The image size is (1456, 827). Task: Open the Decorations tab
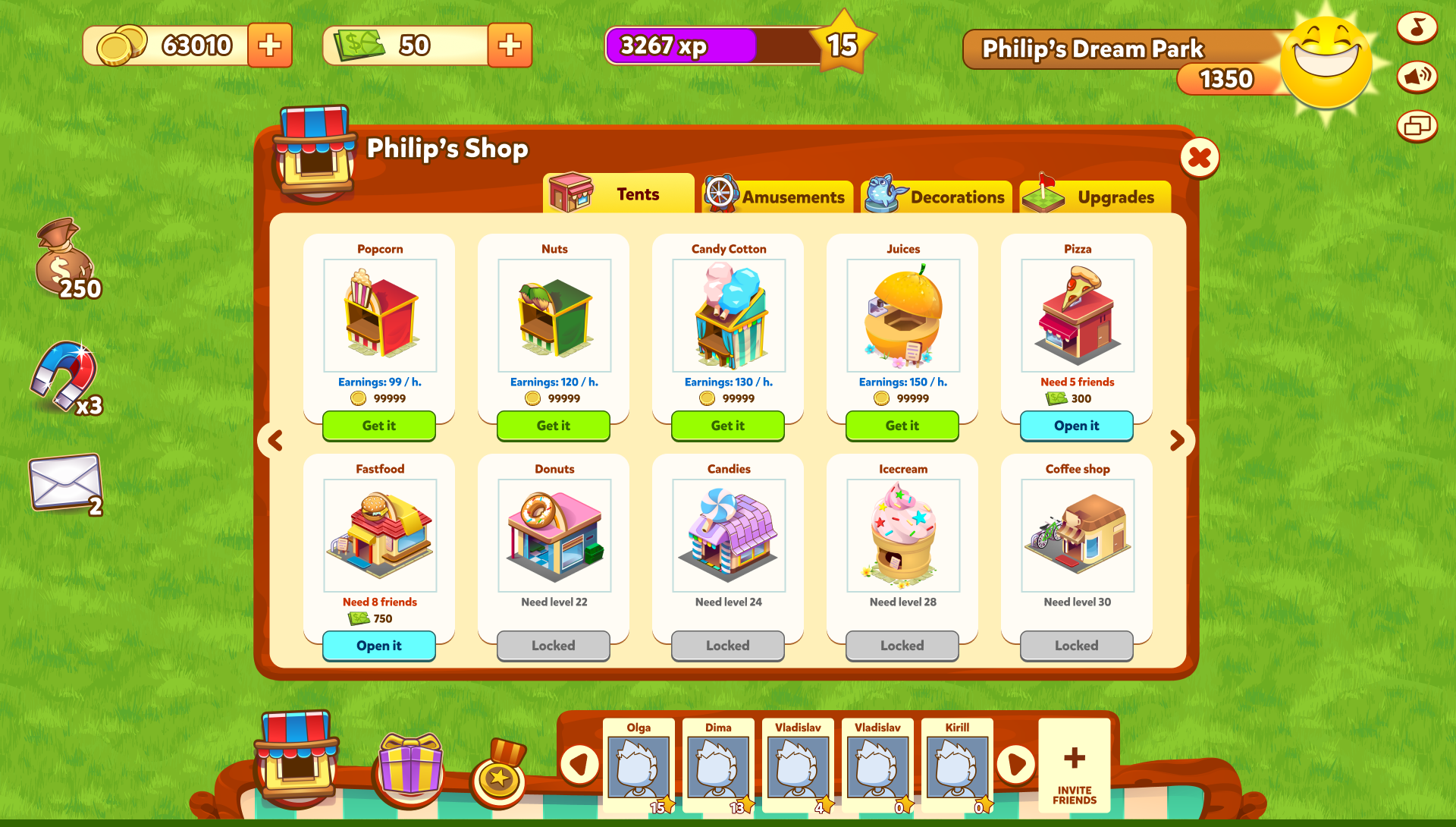[x=937, y=196]
